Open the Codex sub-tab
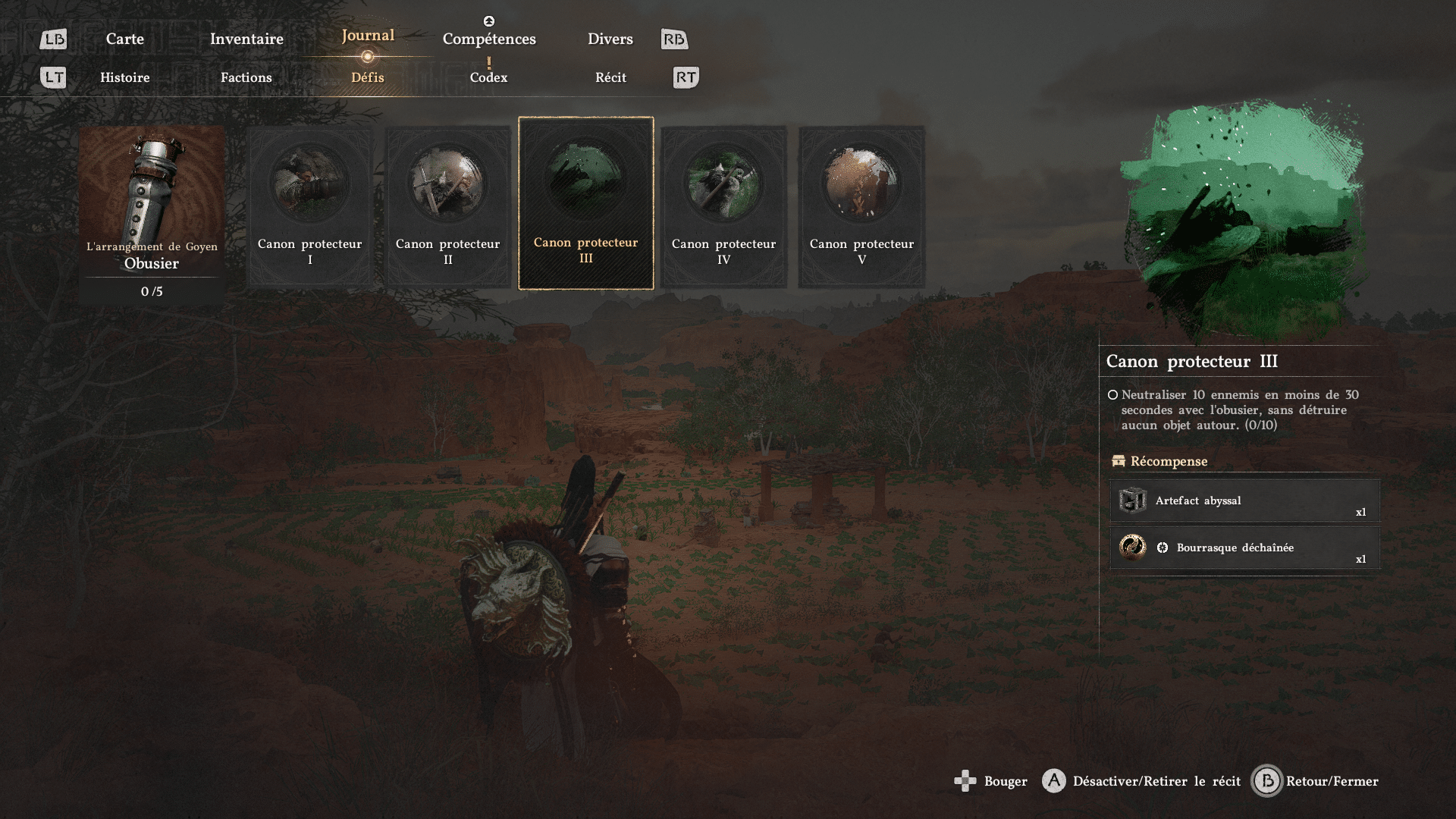 click(488, 77)
